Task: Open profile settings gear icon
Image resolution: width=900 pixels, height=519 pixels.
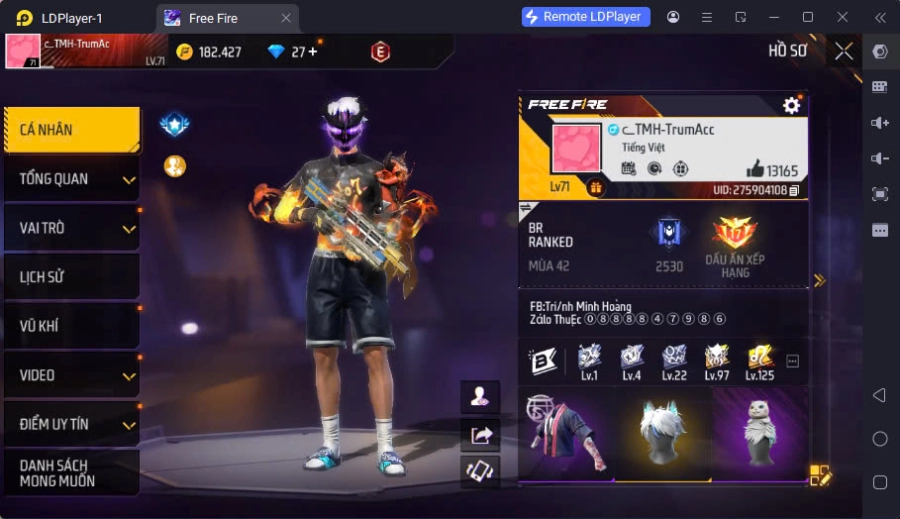Action: click(792, 105)
